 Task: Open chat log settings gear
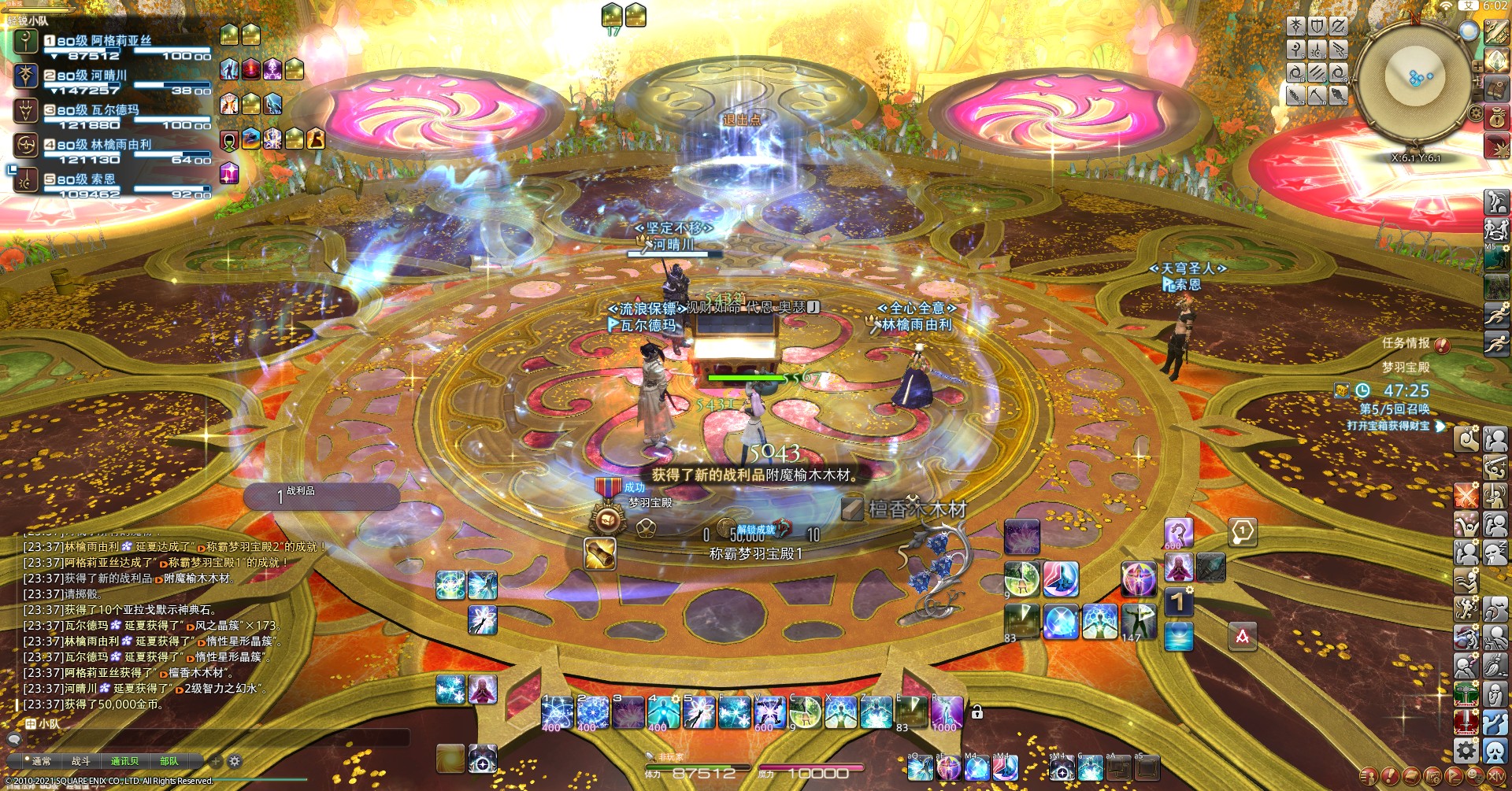(x=234, y=761)
